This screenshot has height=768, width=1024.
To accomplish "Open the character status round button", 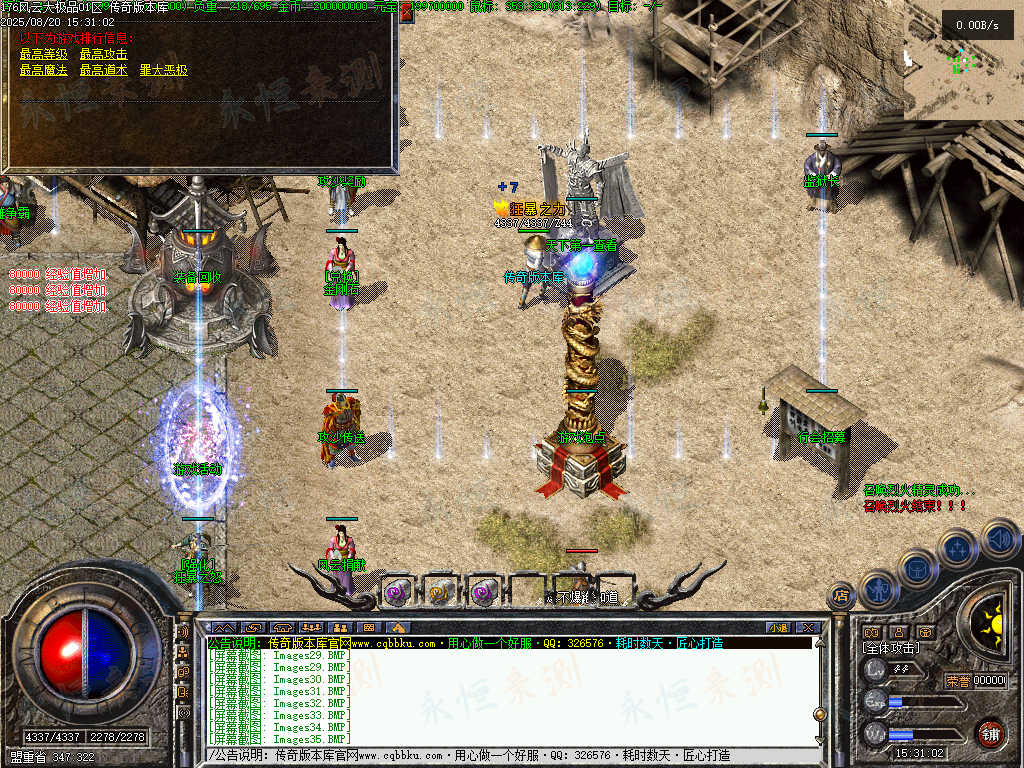I will [x=877, y=589].
